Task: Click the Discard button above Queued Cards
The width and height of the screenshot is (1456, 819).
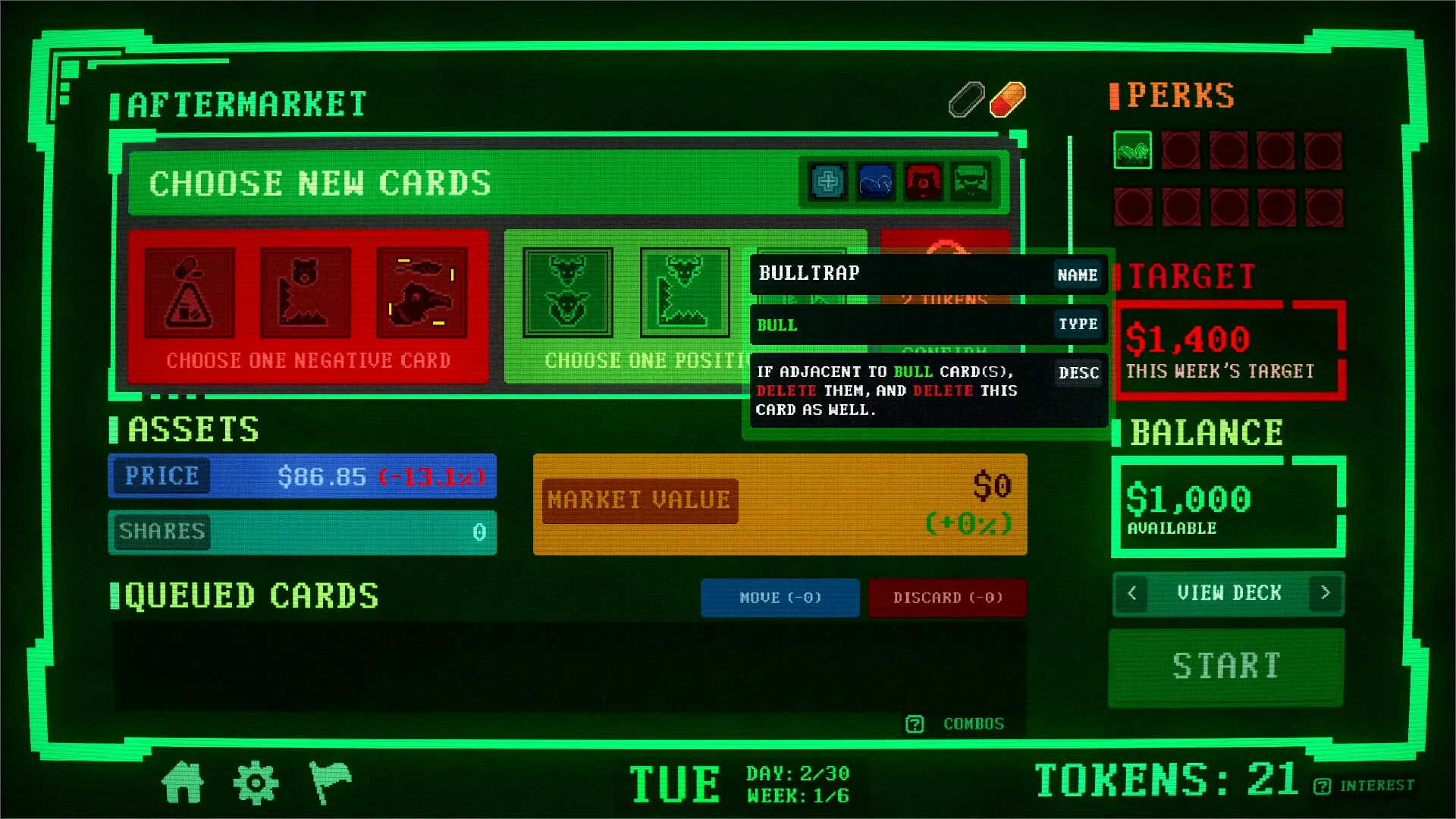Action: pos(947,598)
